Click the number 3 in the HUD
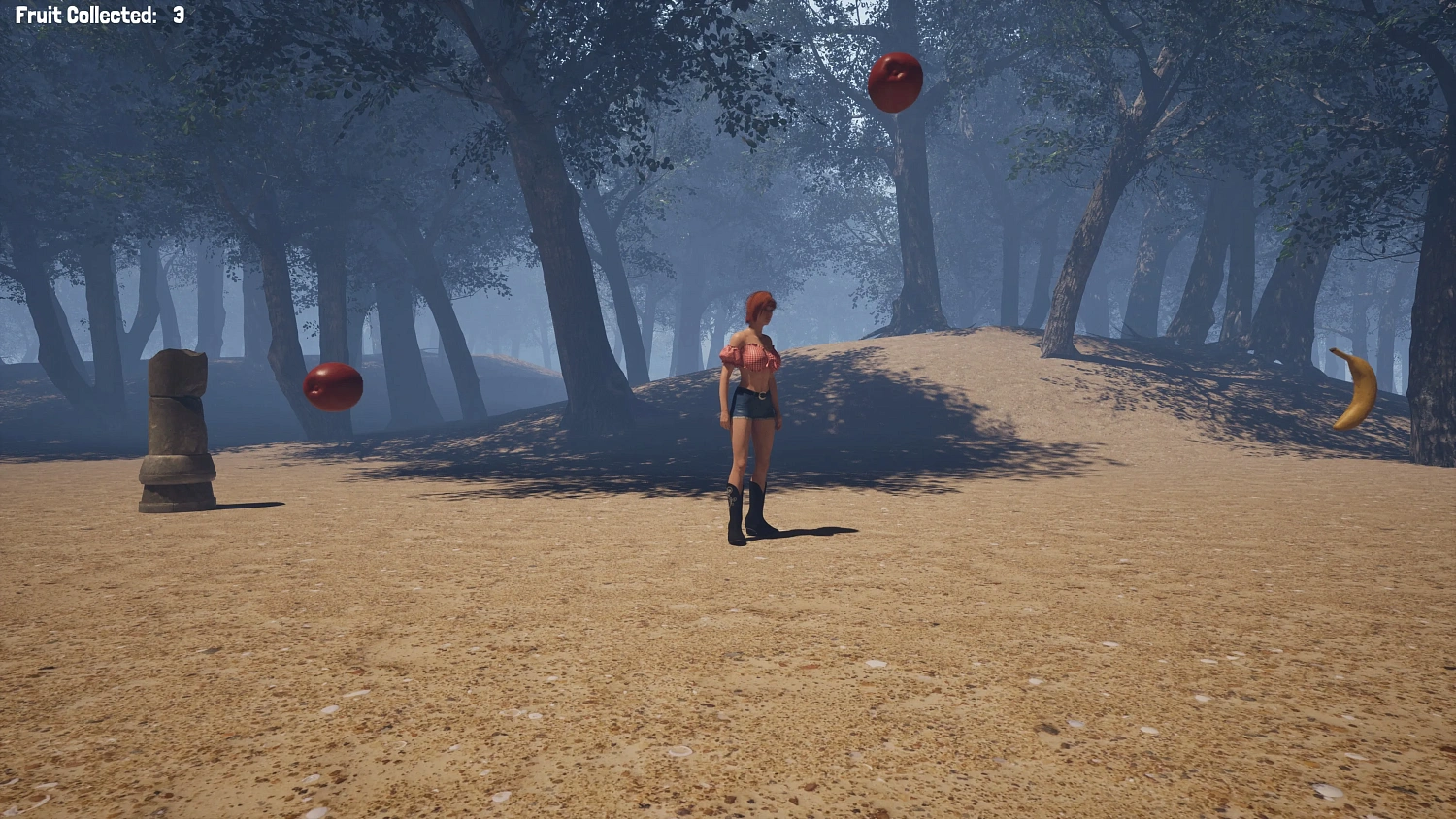Image resolution: width=1456 pixels, height=819 pixels. (177, 15)
